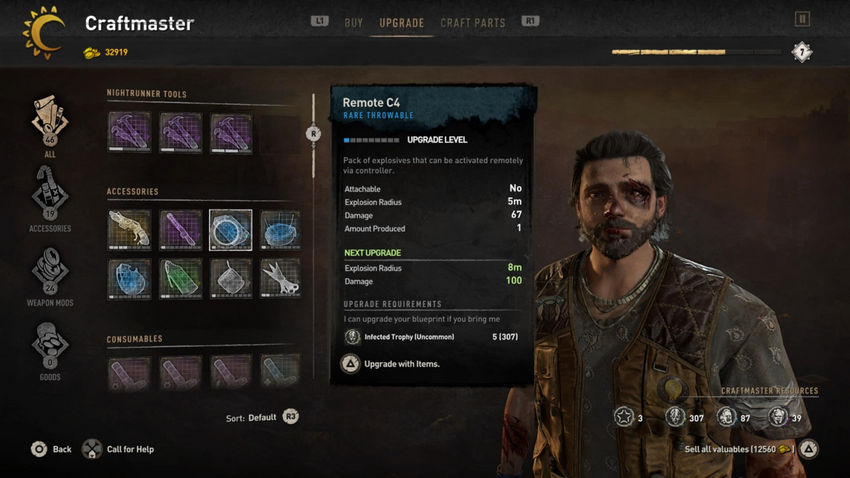The width and height of the screenshot is (850, 478).
Task: Select the white square-tag accessory blueprint
Action: (230, 278)
